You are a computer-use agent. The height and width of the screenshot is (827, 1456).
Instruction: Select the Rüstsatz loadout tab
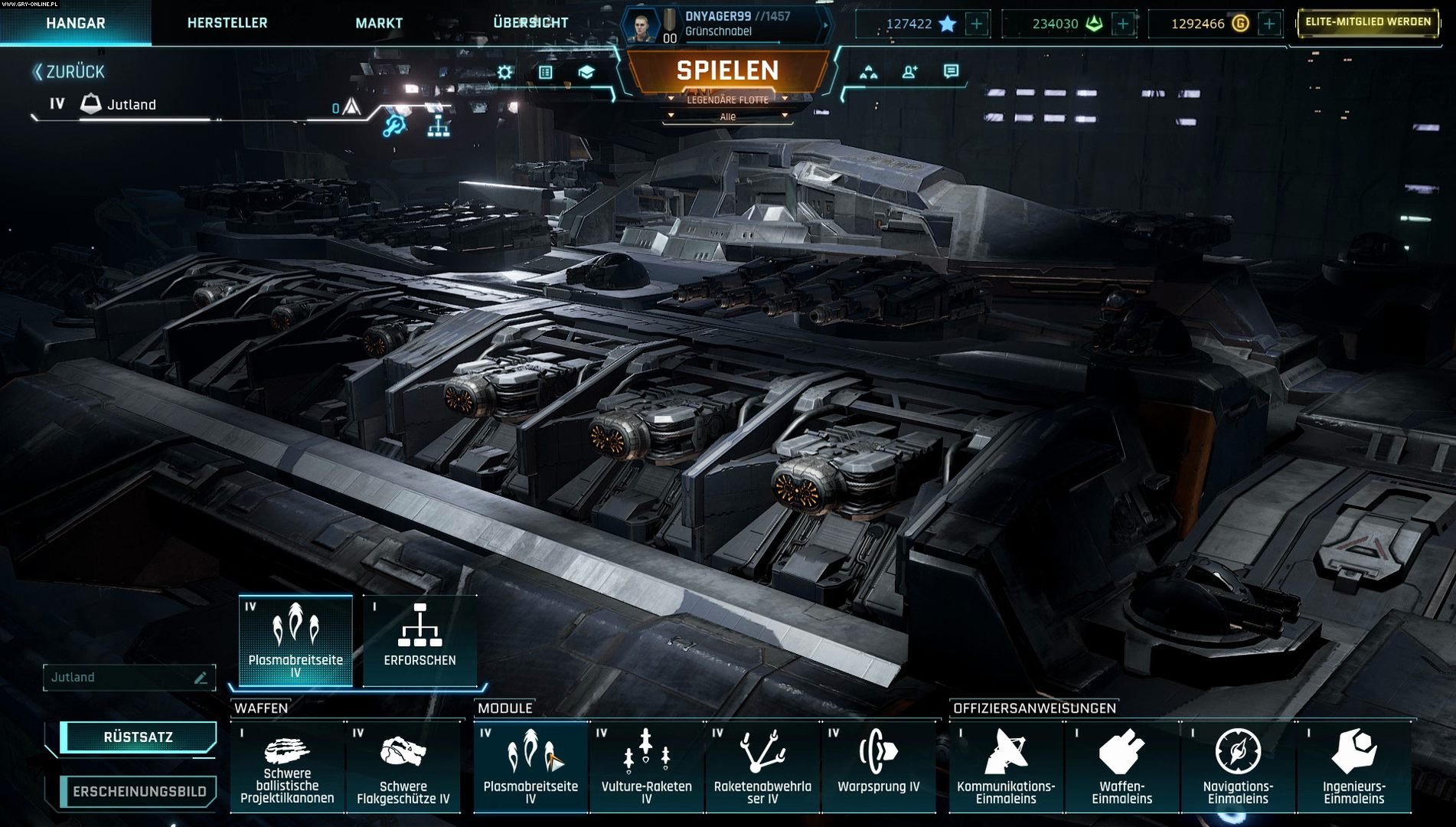[138, 737]
